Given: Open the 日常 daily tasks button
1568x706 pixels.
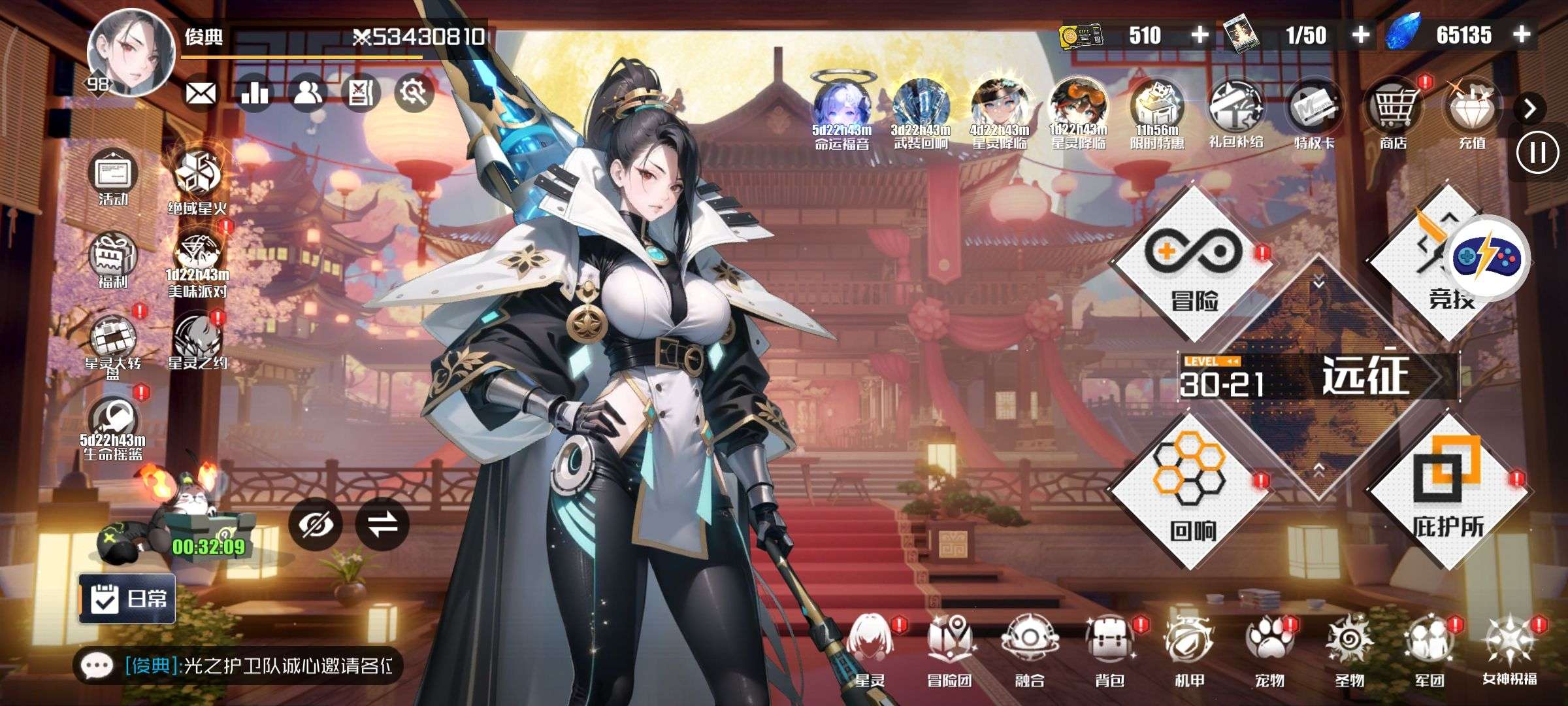Looking at the screenshot, I should tap(128, 598).
